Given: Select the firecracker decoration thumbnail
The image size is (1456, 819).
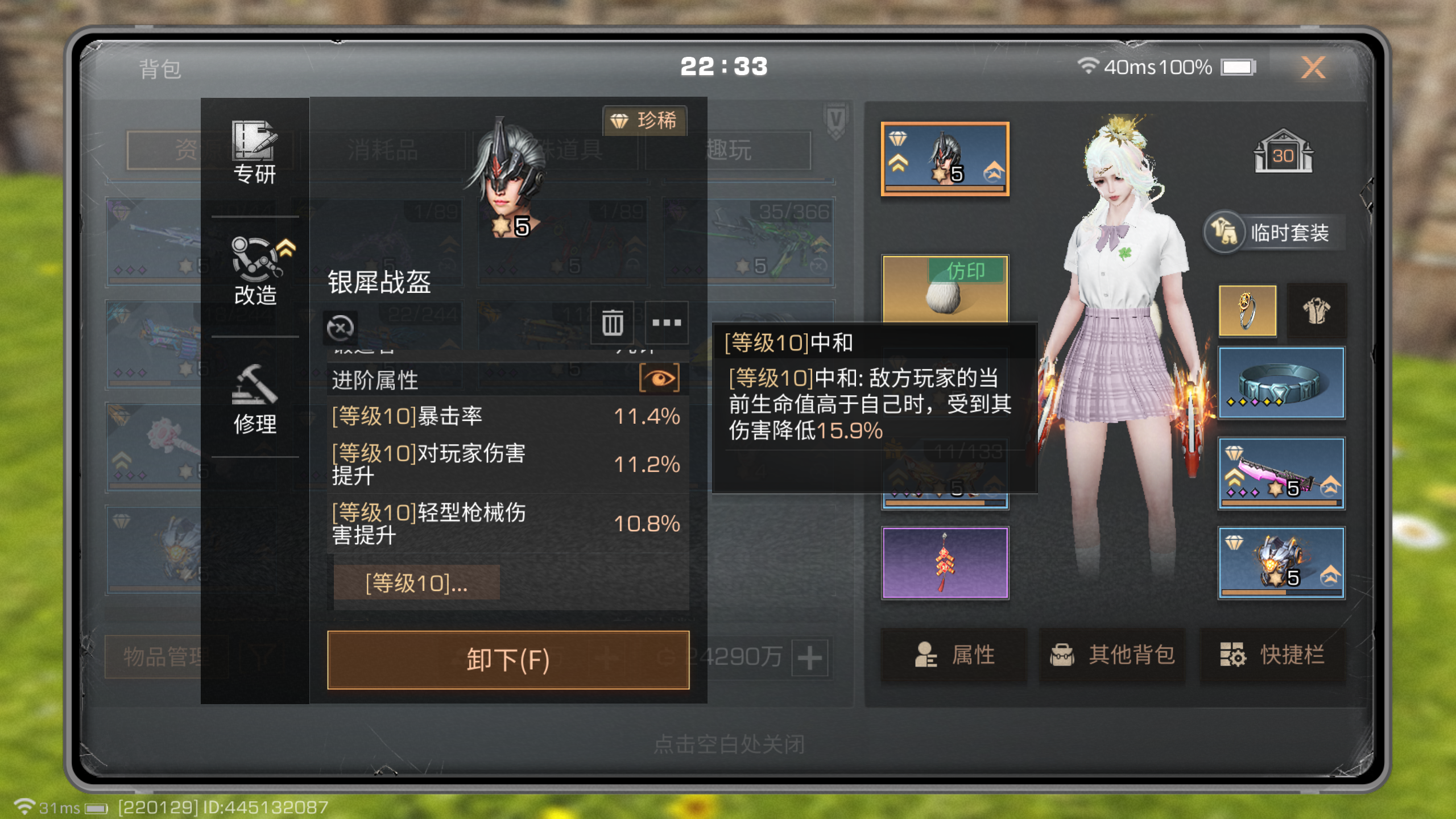Looking at the screenshot, I should tap(945, 561).
